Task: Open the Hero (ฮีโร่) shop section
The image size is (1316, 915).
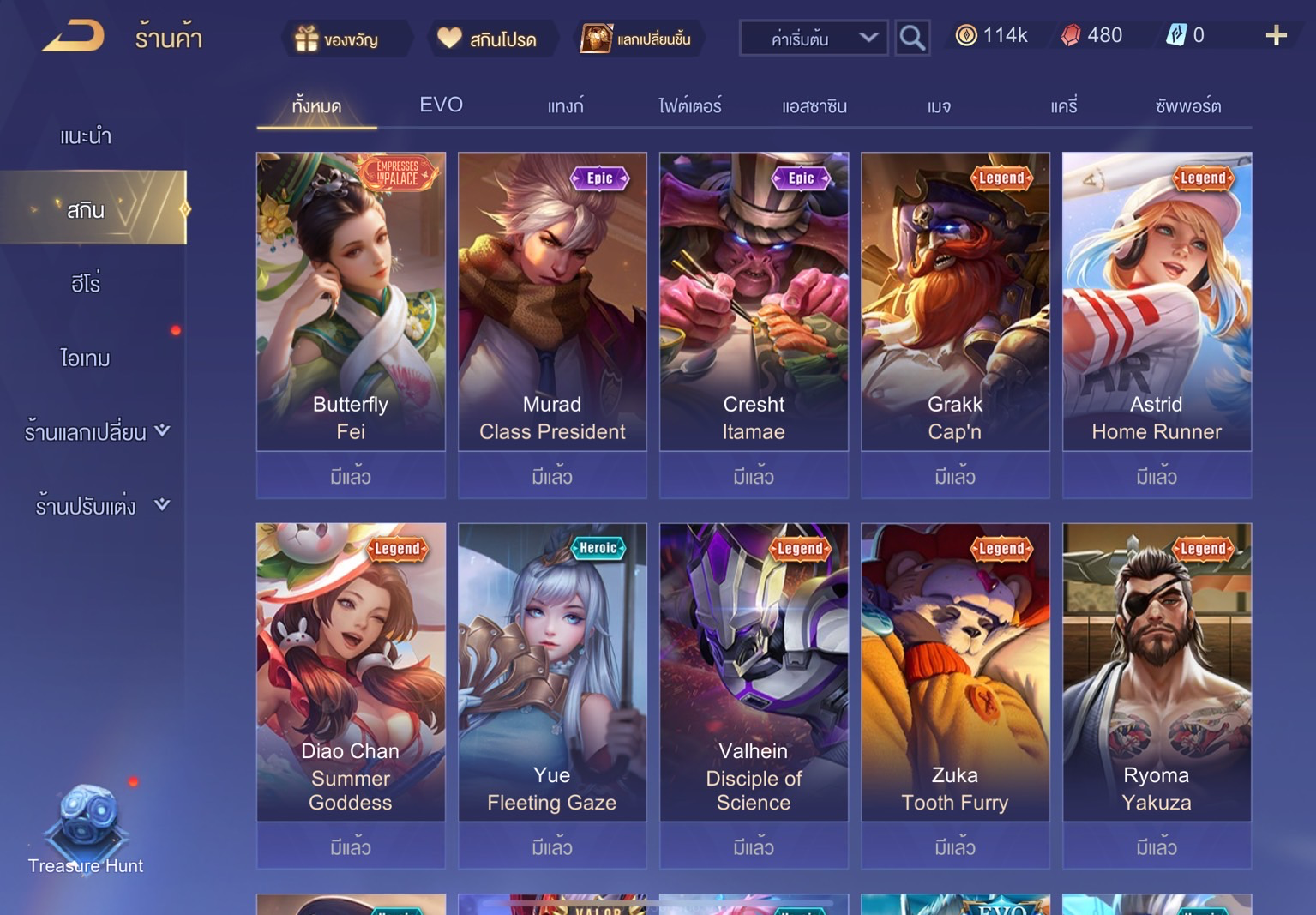Action: click(86, 284)
